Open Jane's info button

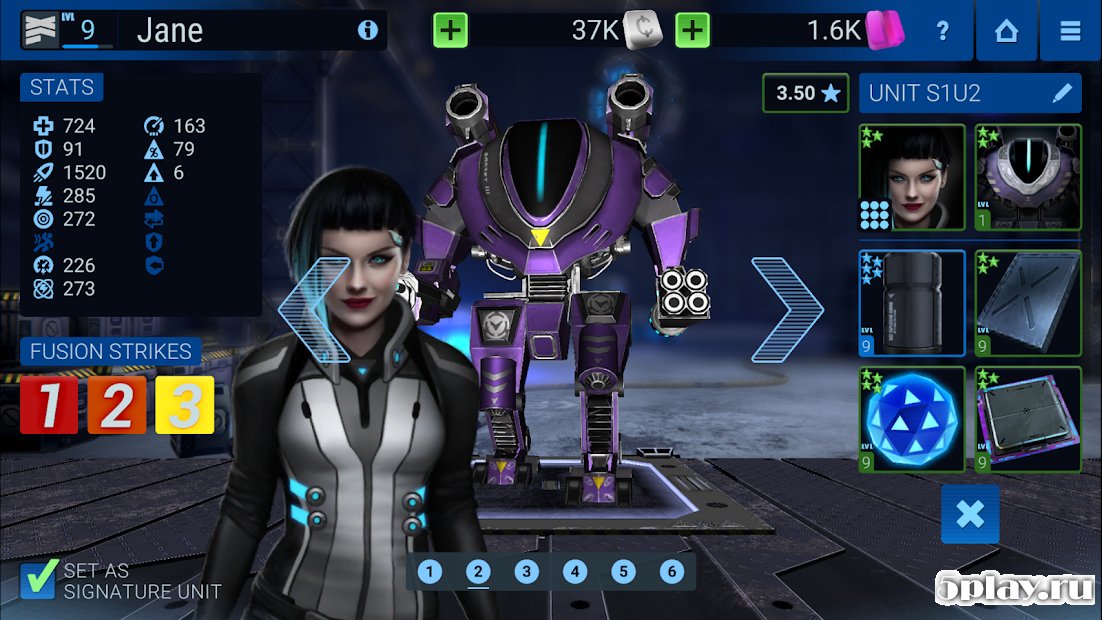tap(368, 31)
